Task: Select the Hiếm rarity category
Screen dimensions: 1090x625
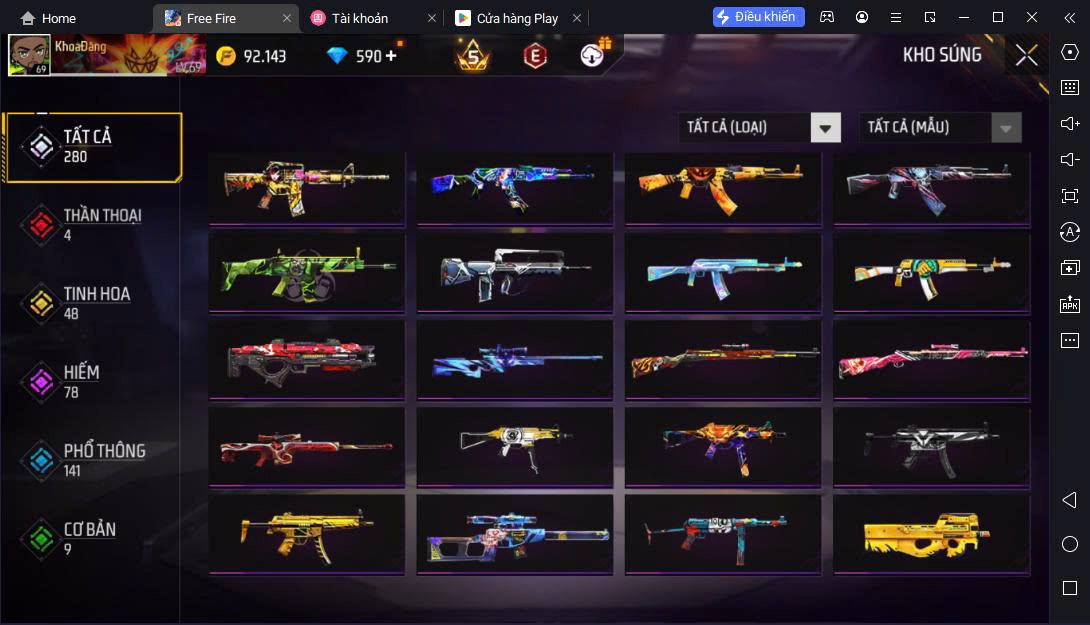Action: point(80,381)
